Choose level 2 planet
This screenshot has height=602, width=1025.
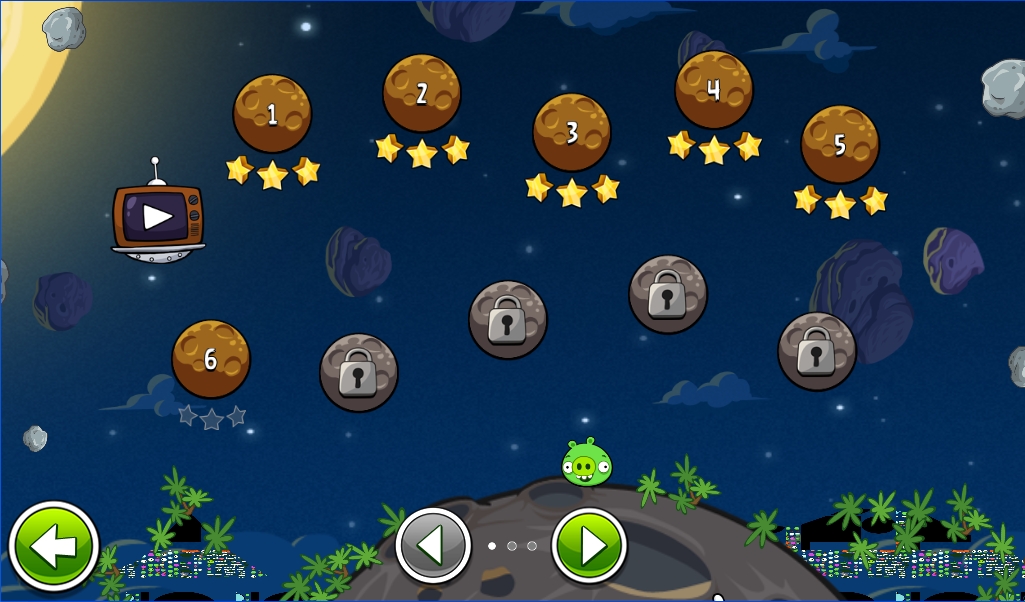(422, 94)
